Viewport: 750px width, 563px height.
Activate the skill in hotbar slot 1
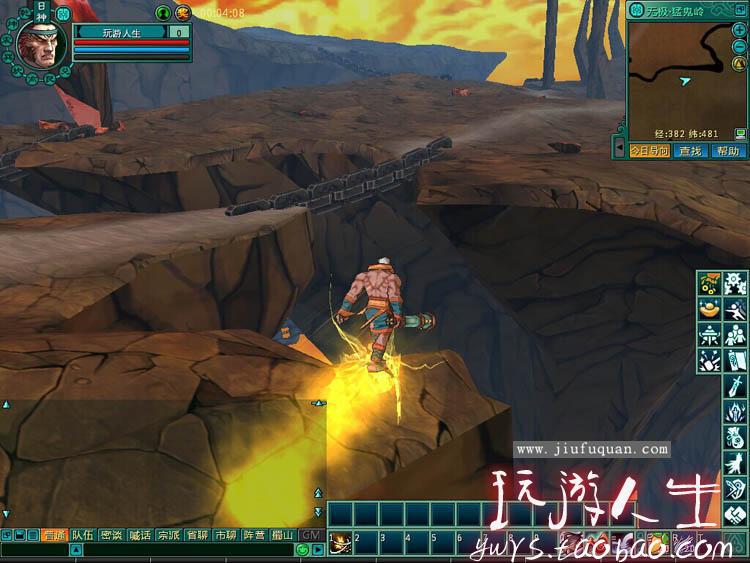pyautogui.click(x=341, y=544)
